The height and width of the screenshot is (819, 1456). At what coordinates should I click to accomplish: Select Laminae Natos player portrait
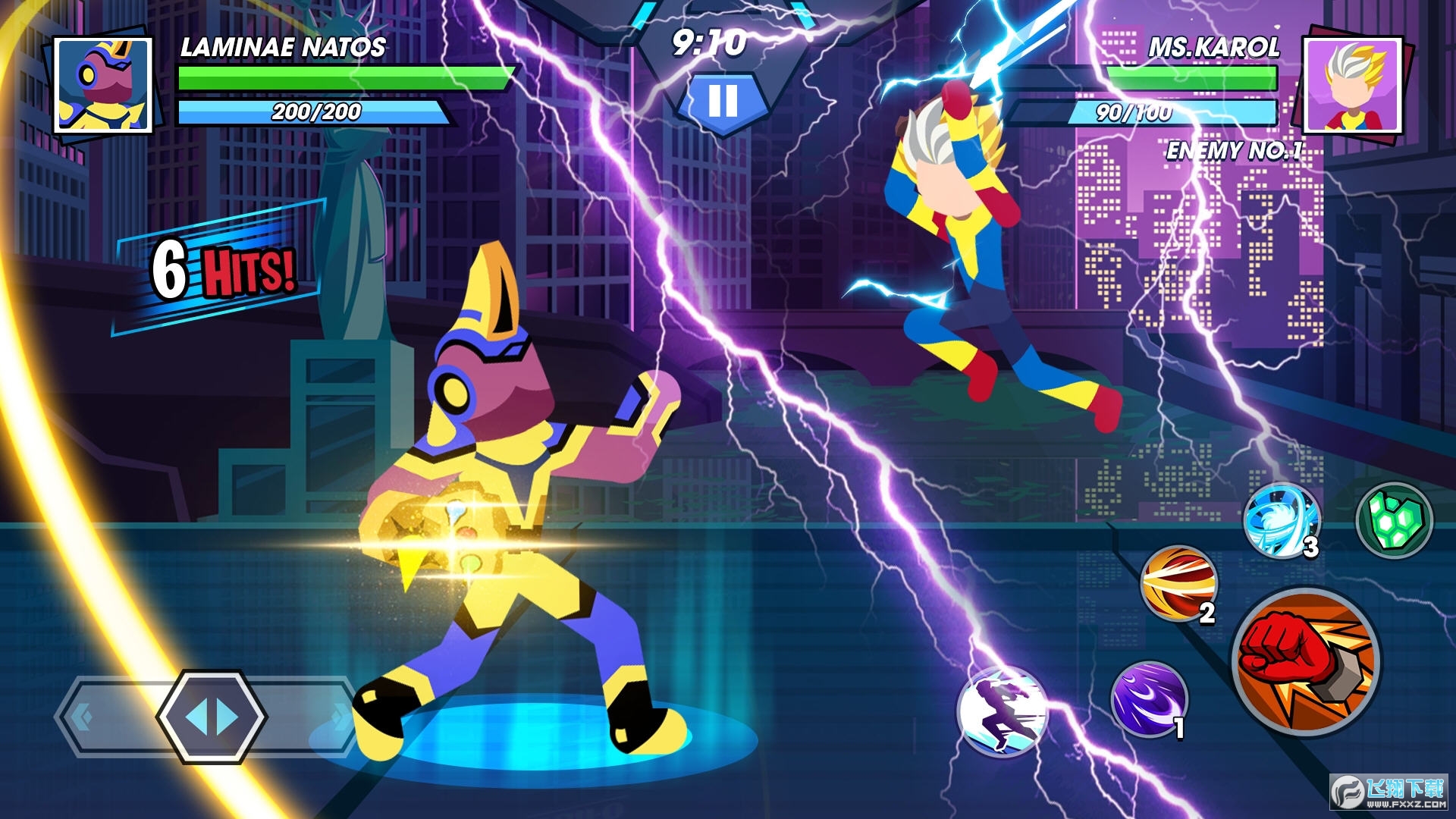[x=105, y=85]
